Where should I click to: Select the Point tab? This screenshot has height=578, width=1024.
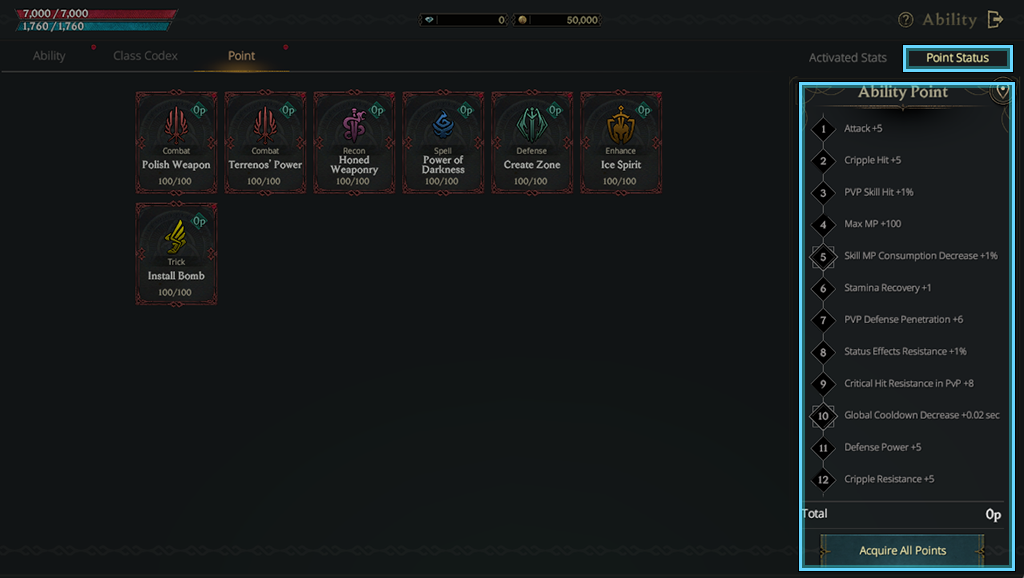coord(241,56)
